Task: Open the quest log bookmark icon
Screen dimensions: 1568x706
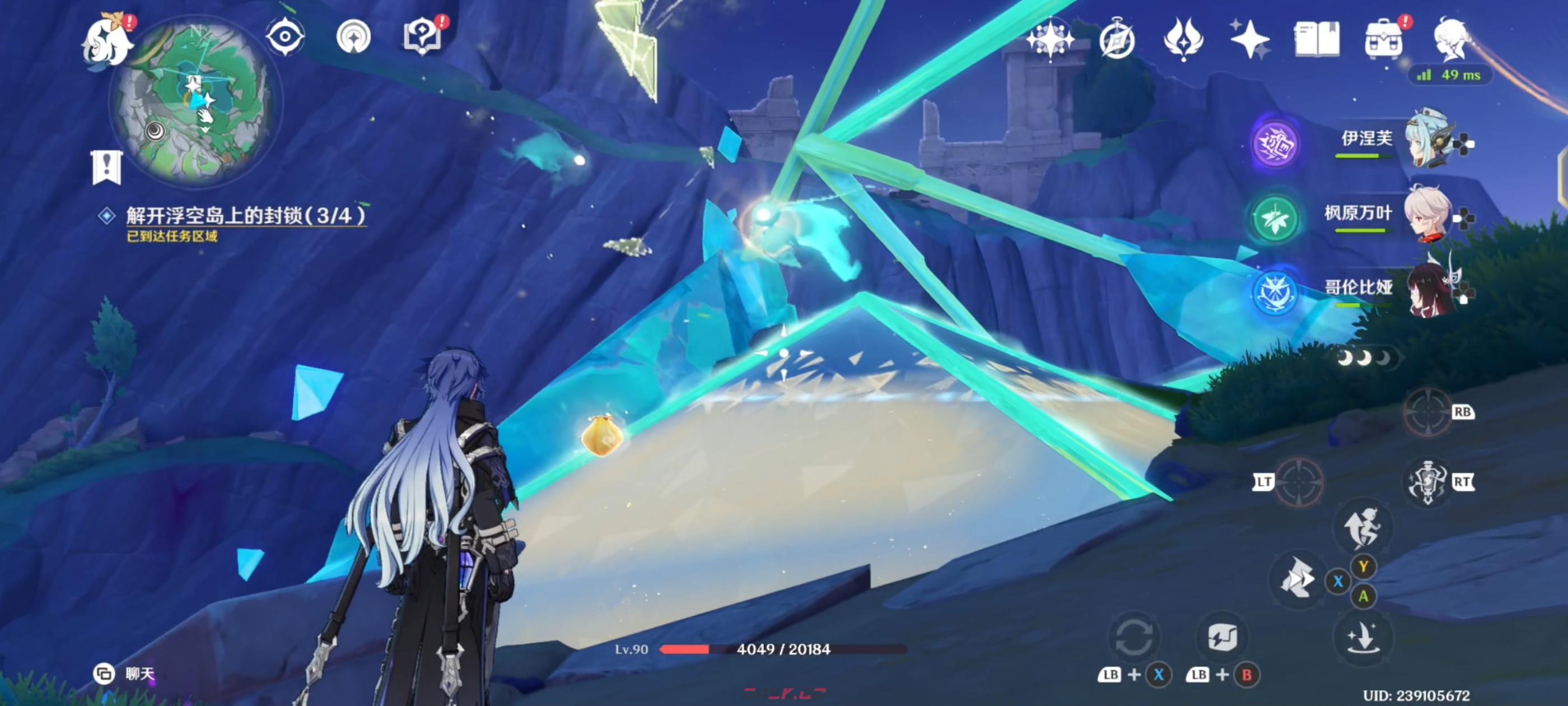Action: (x=107, y=167)
